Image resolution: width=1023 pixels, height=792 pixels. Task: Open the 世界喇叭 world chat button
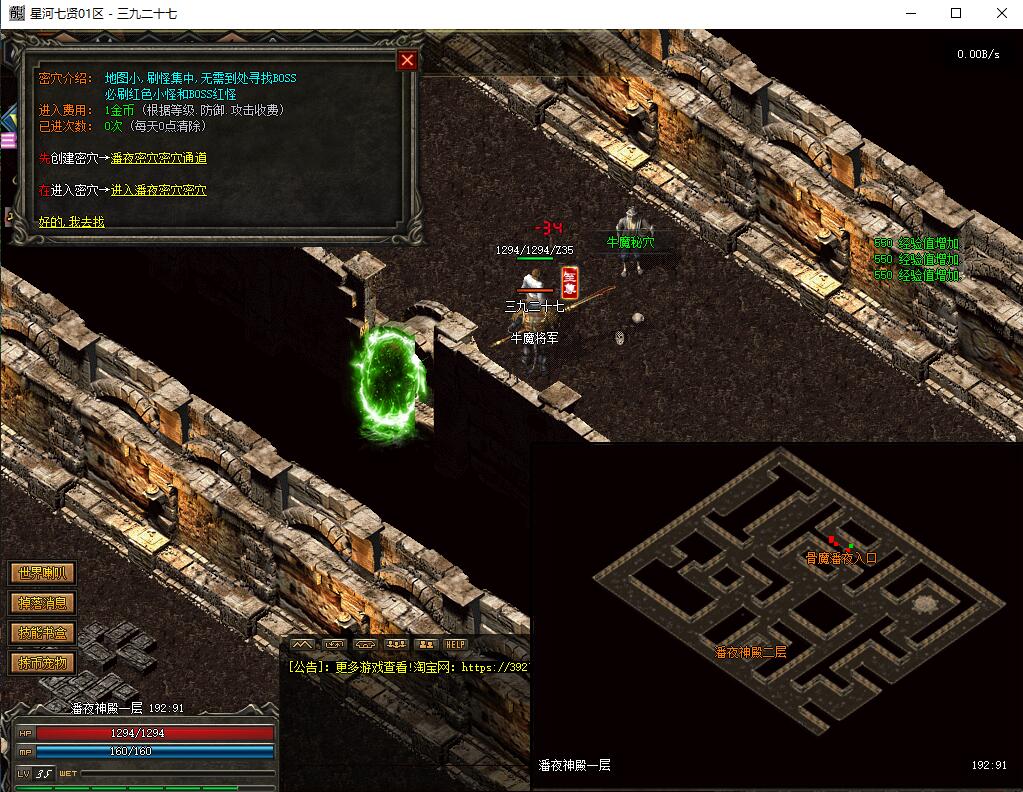pos(42,573)
